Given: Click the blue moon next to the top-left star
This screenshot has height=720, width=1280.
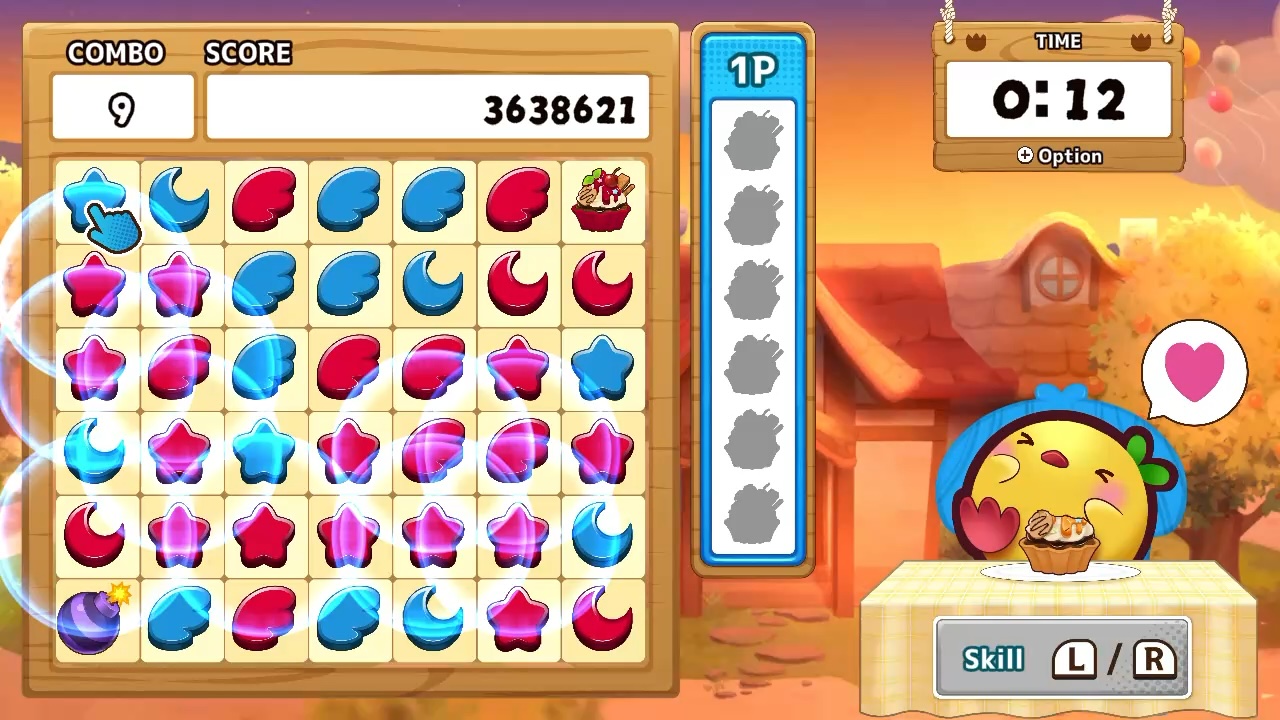Looking at the screenshot, I should (x=179, y=197).
